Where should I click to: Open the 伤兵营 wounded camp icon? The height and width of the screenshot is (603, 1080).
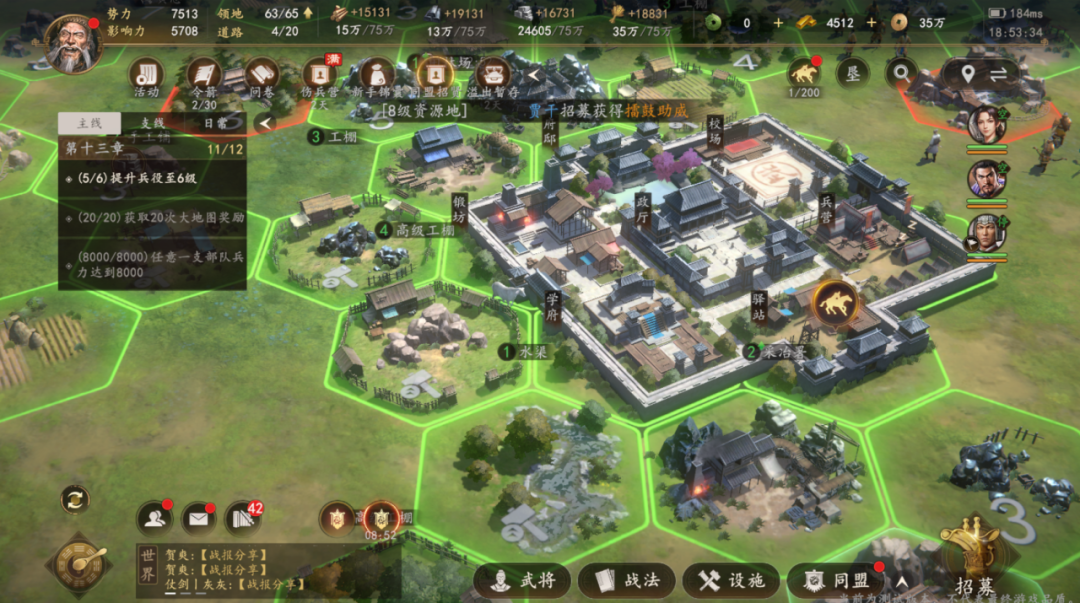click(x=320, y=75)
